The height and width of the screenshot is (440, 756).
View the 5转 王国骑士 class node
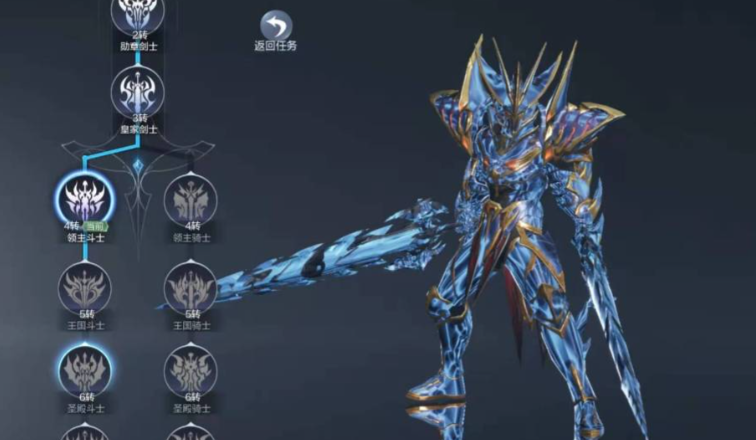tap(189, 287)
